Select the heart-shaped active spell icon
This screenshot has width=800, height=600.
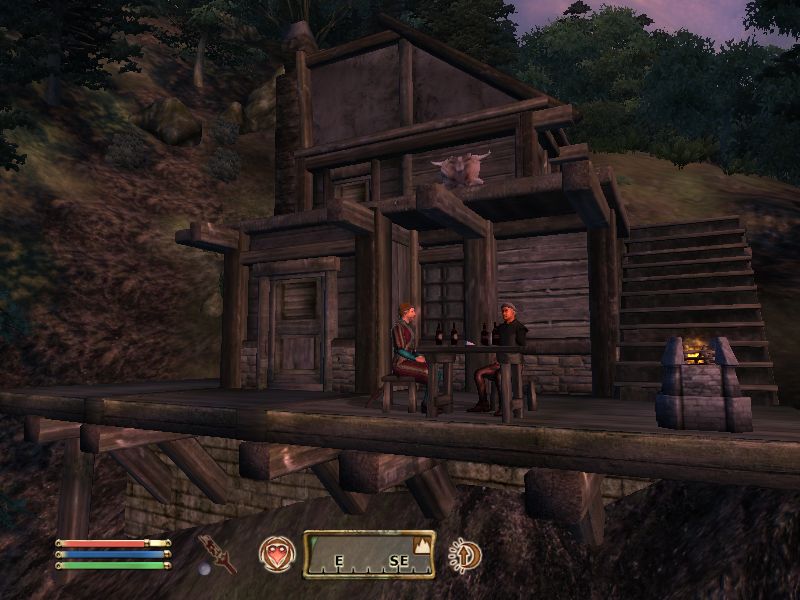[276, 553]
